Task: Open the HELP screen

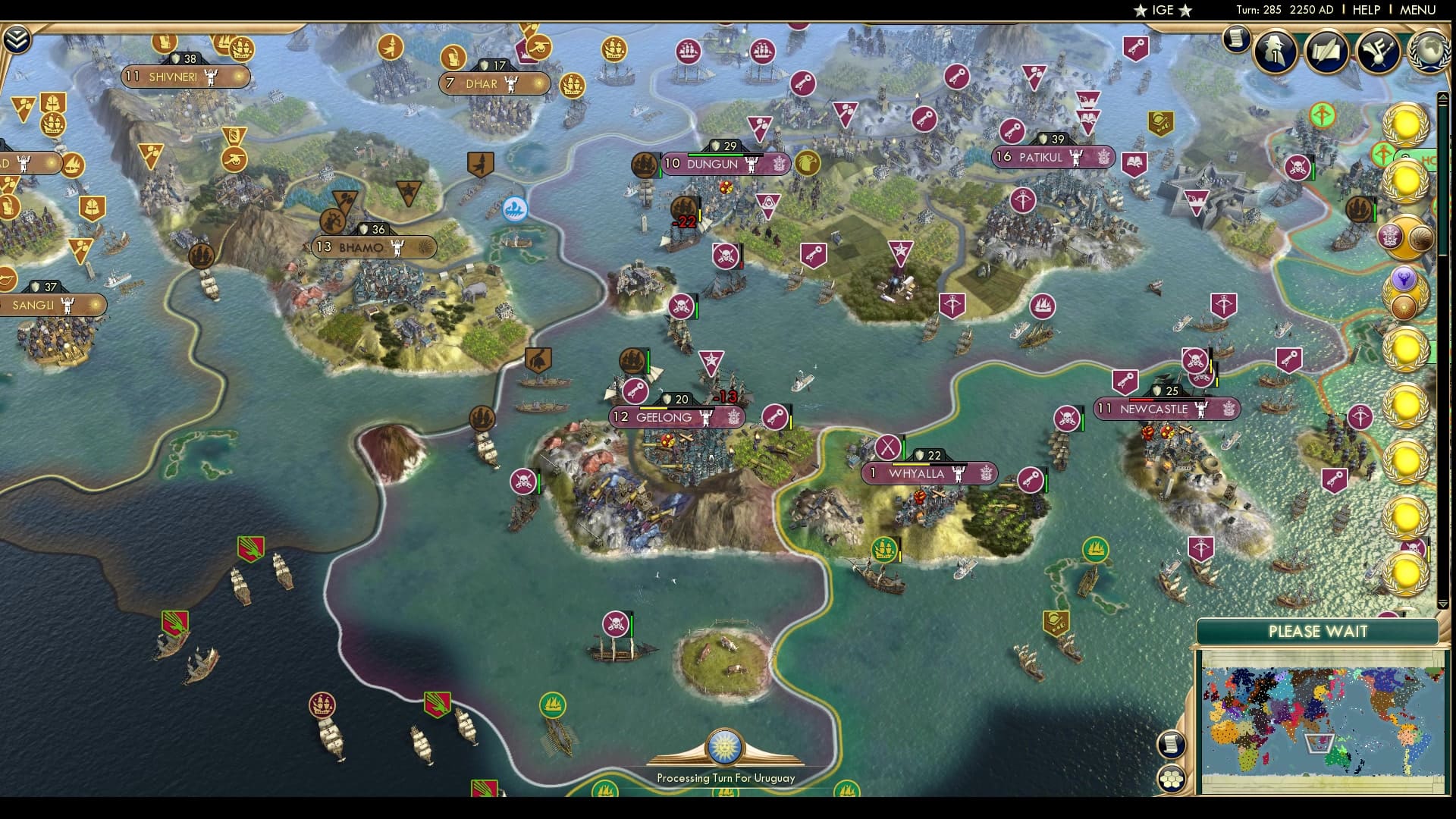Action: 1365,10
